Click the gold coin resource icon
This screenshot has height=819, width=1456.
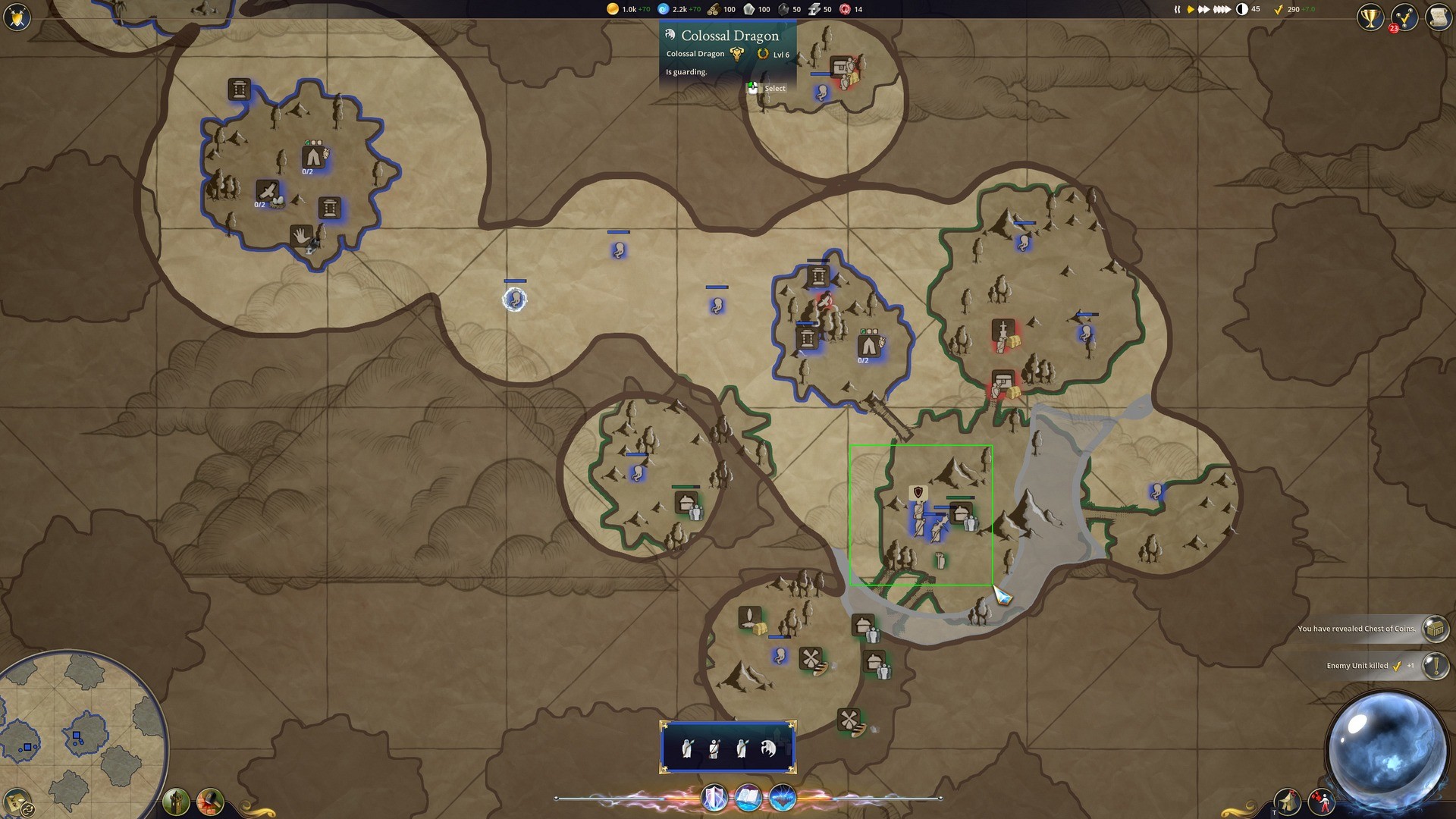pos(611,9)
